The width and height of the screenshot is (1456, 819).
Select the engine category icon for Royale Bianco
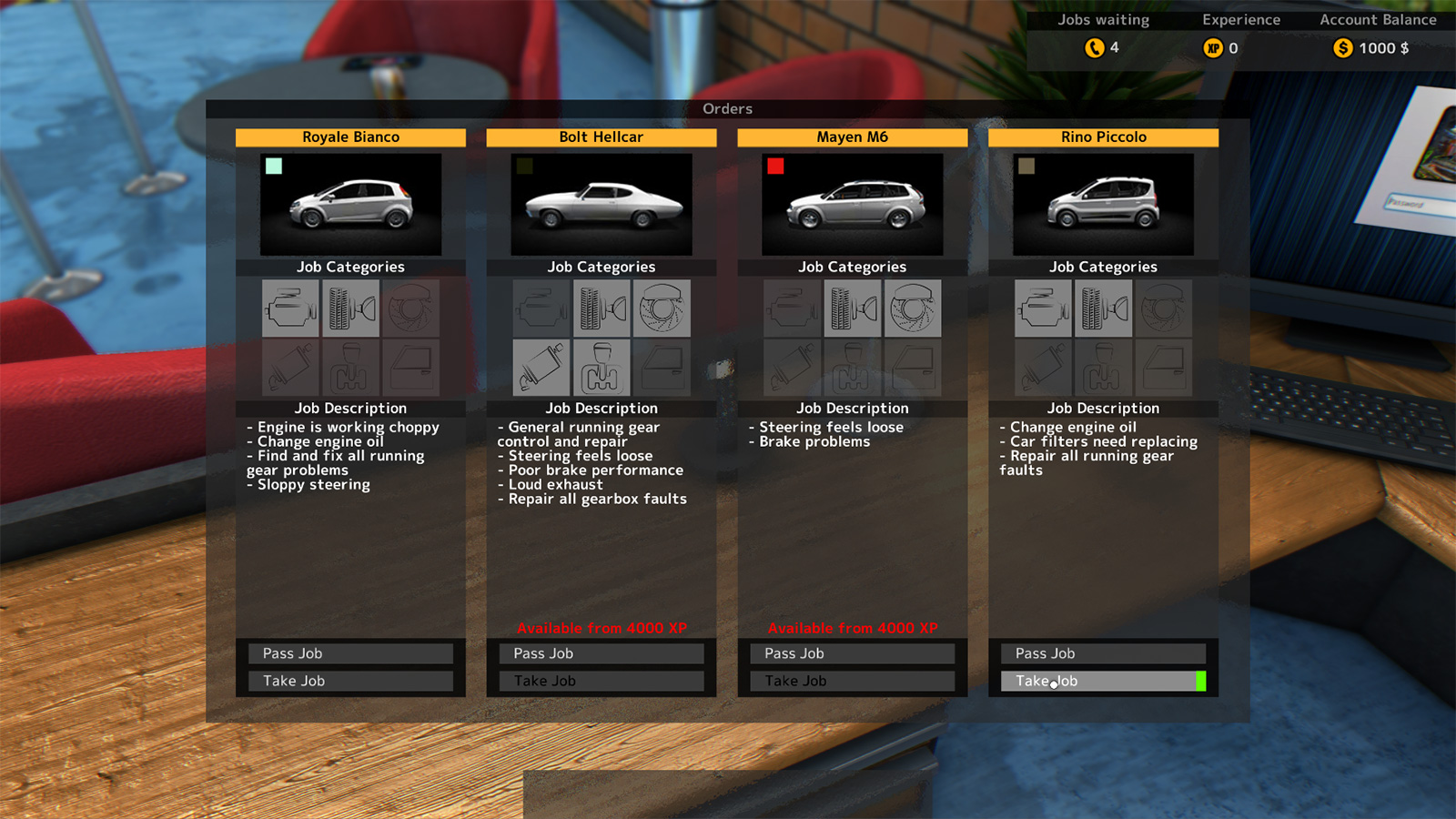(290, 308)
